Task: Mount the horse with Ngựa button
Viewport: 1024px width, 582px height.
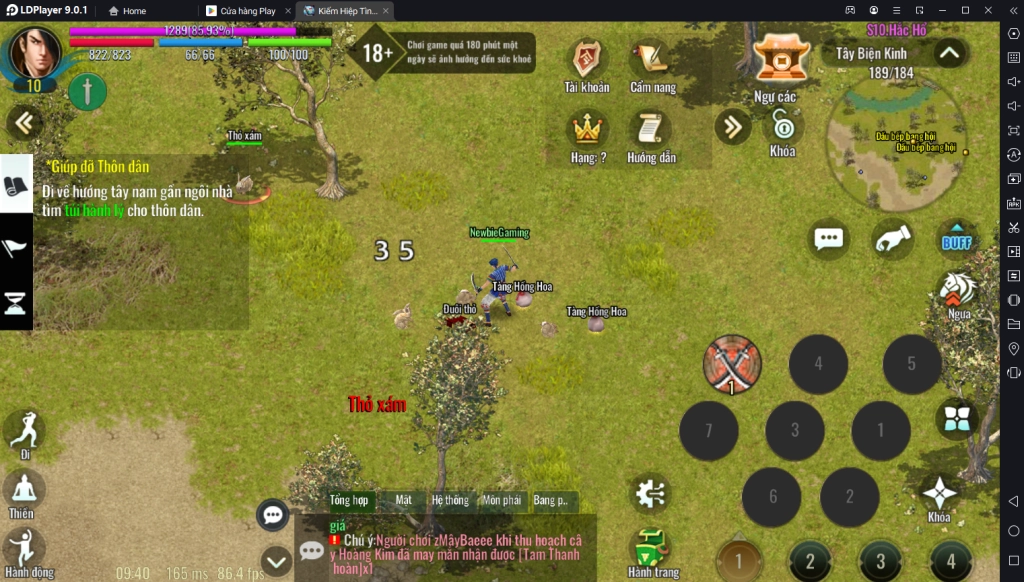Action: [x=958, y=291]
